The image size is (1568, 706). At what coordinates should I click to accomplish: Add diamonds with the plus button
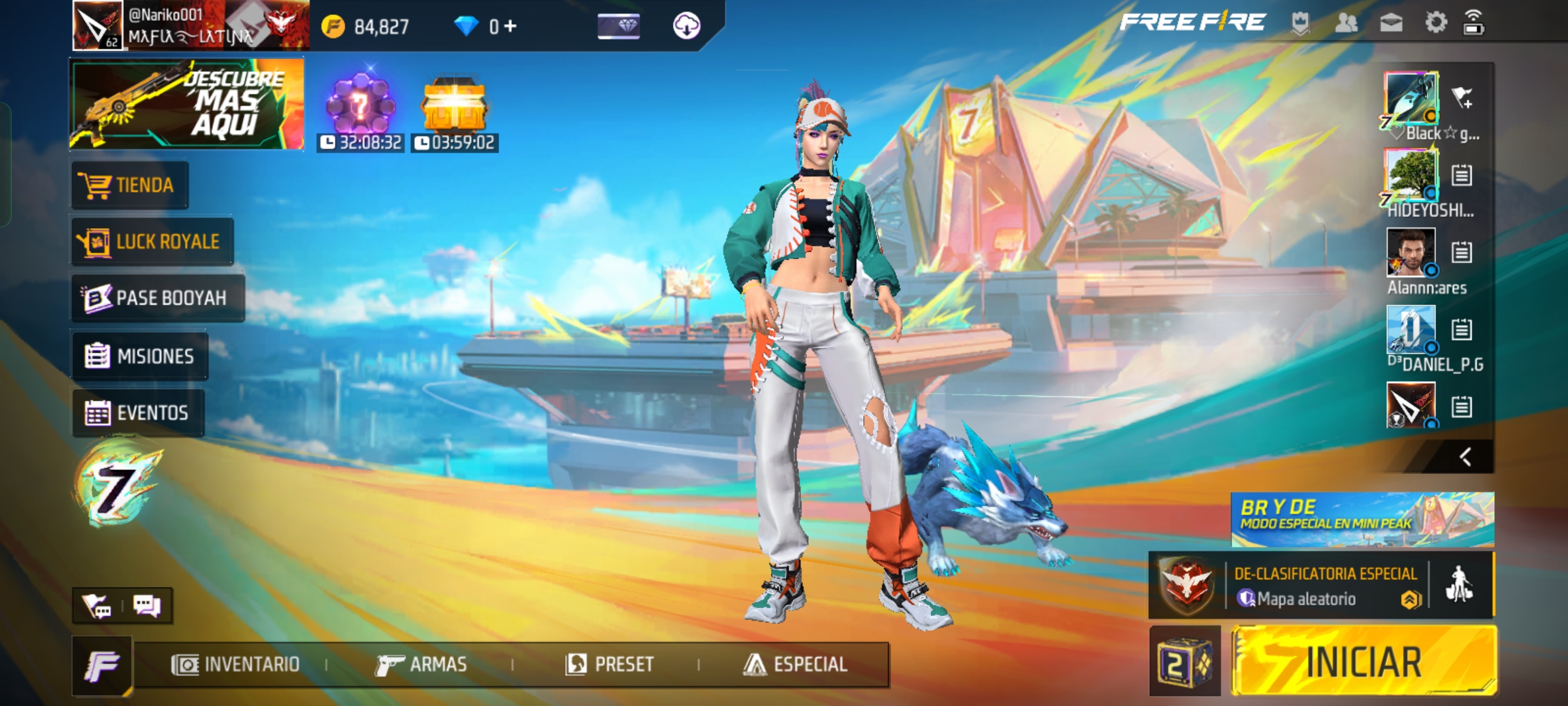[510, 26]
